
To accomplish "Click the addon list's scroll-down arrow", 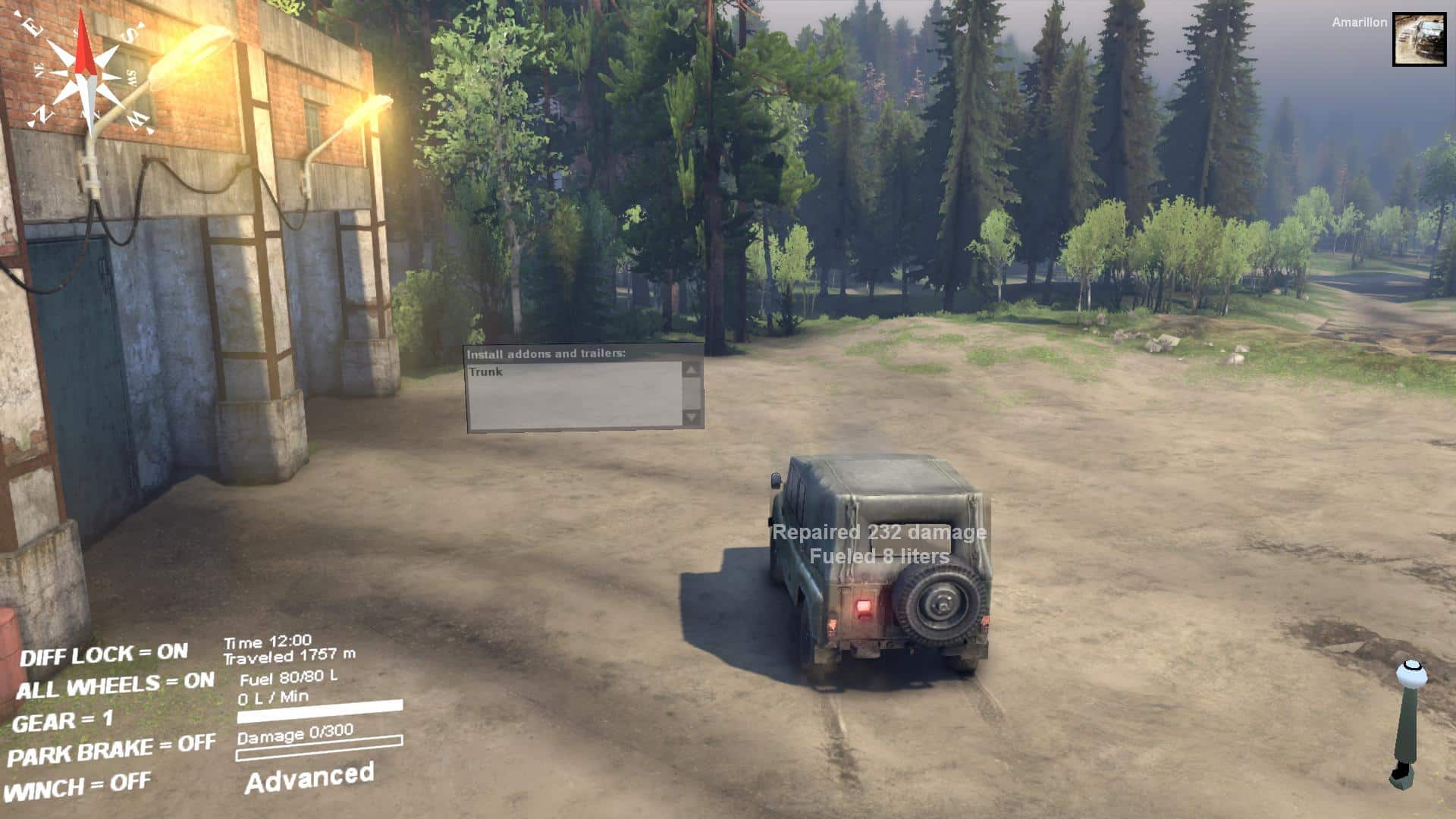I will pos(691,416).
